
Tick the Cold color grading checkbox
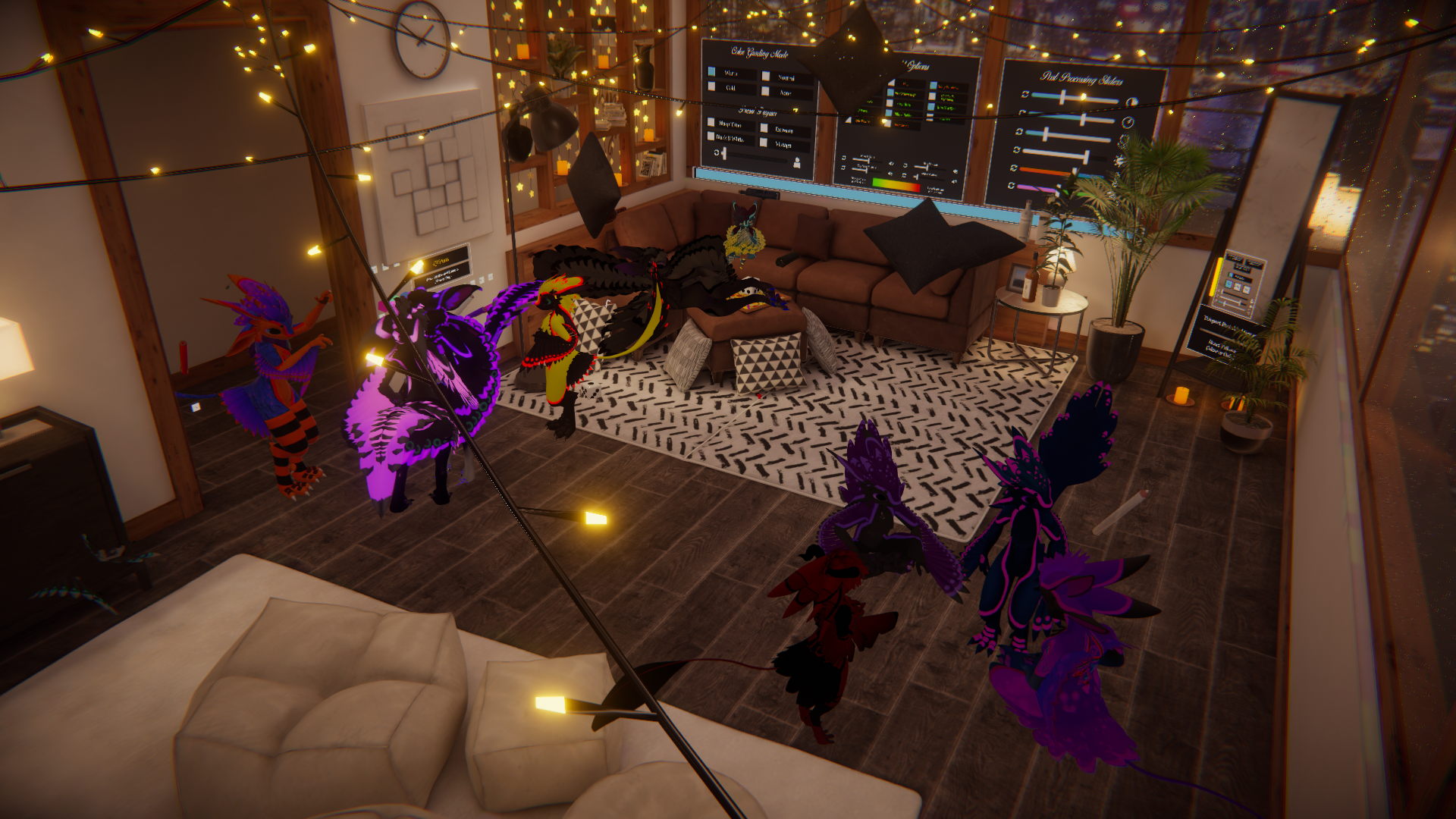(x=711, y=86)
